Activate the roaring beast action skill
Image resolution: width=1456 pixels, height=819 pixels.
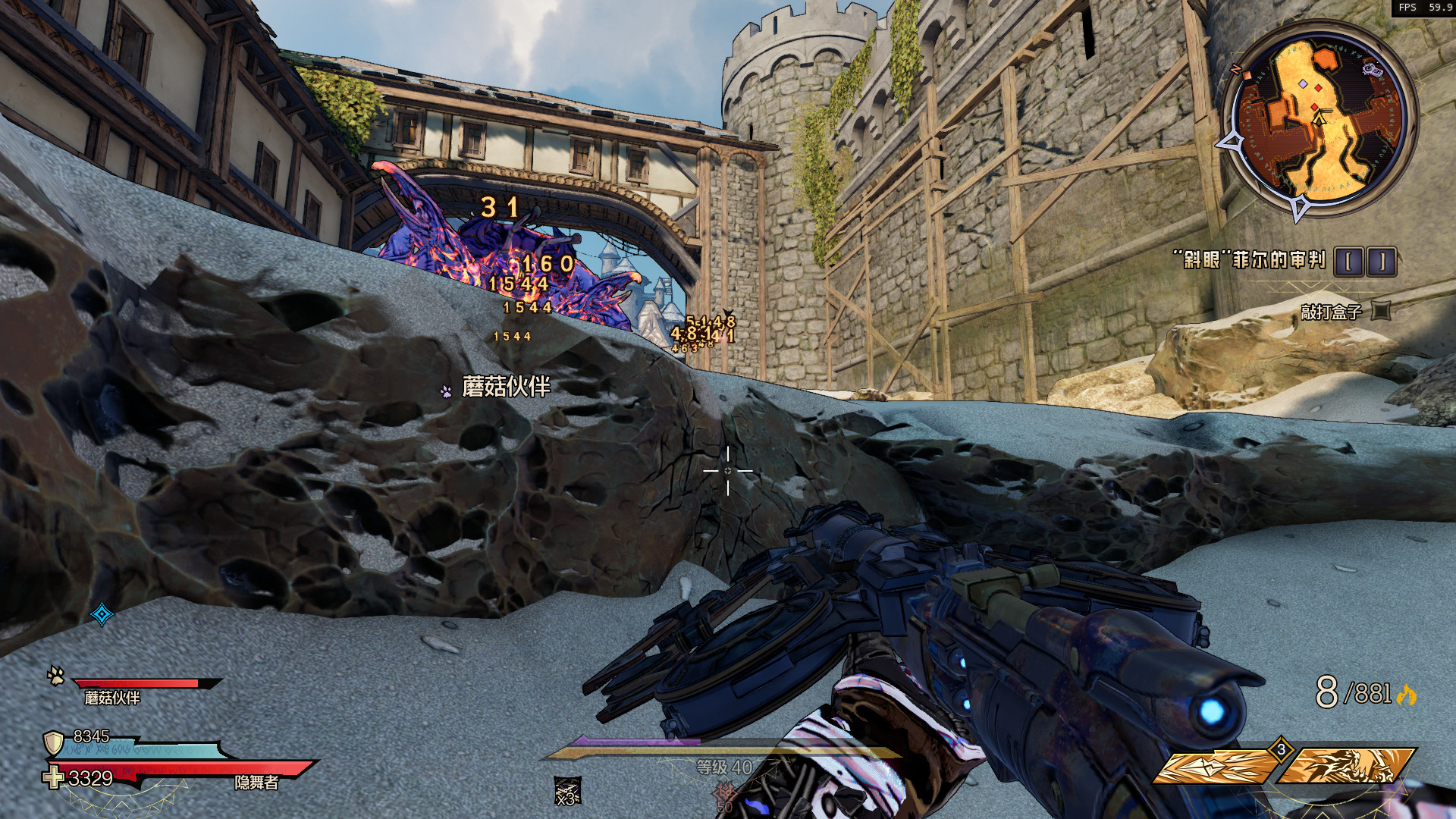click(1346, 767)
